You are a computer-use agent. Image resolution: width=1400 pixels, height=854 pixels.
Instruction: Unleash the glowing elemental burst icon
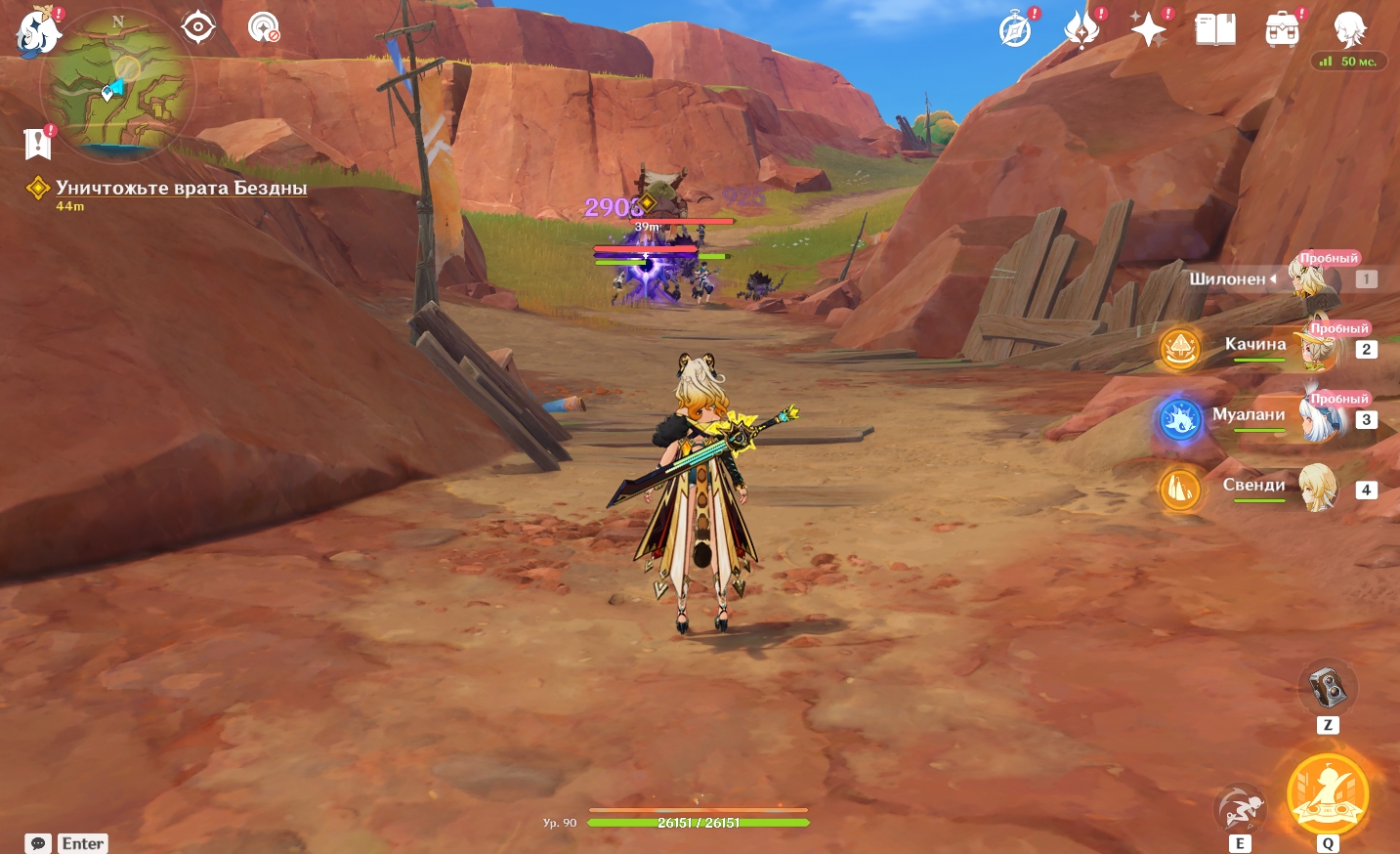pyautogui.click(x=1328, y=793)
